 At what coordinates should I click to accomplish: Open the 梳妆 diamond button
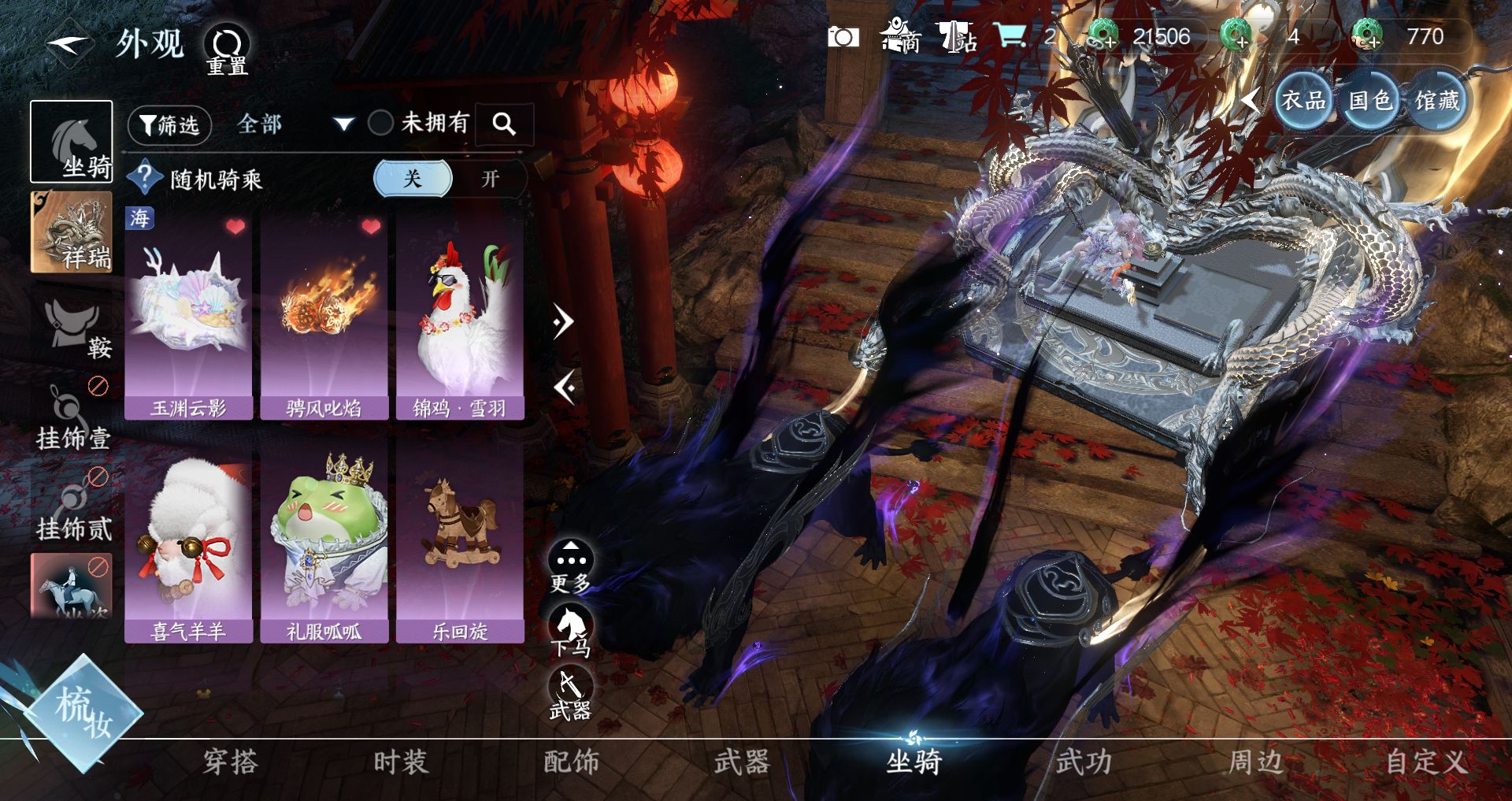82,711
